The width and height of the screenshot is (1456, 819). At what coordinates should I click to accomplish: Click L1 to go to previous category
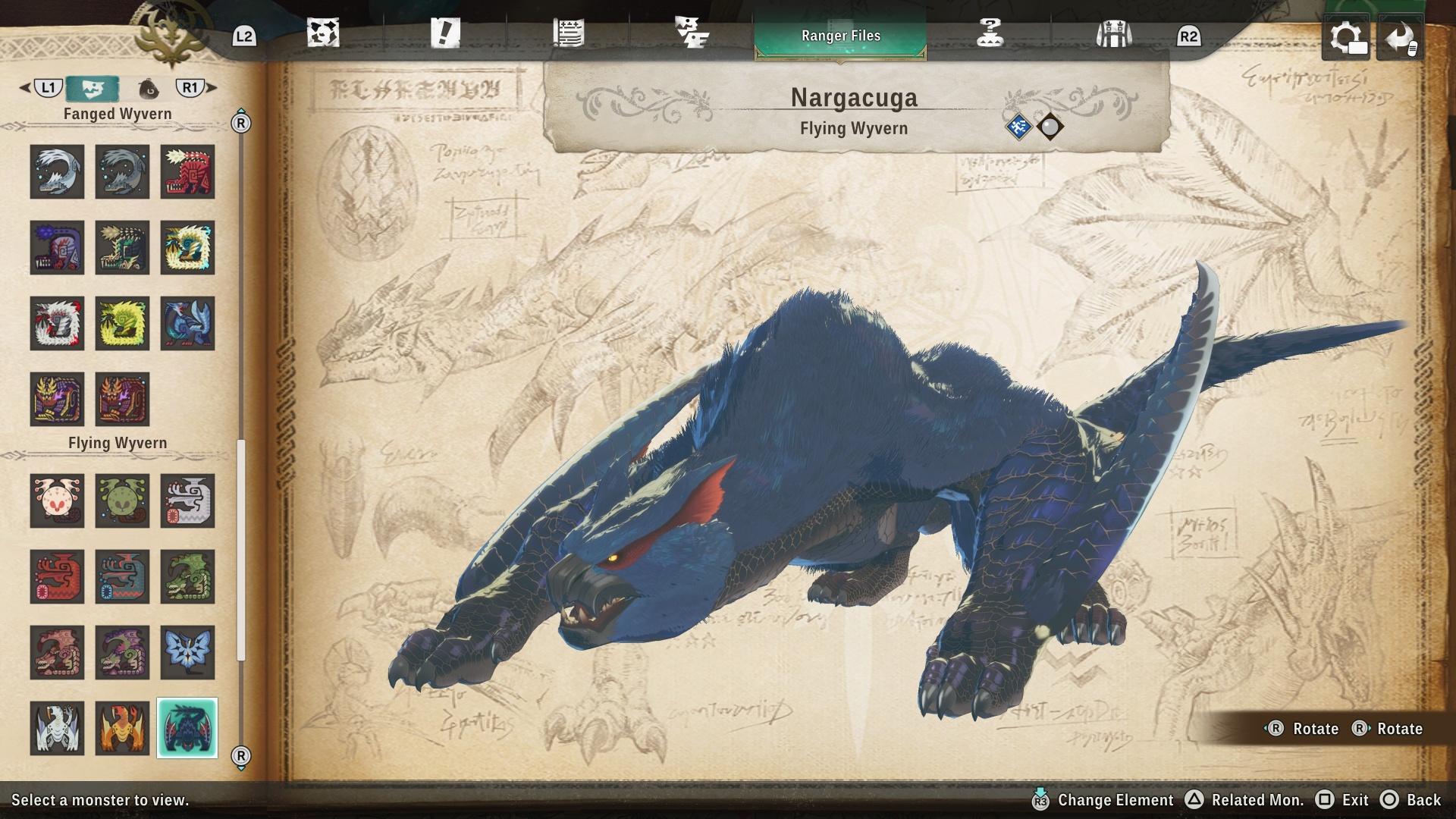(47, 88)
